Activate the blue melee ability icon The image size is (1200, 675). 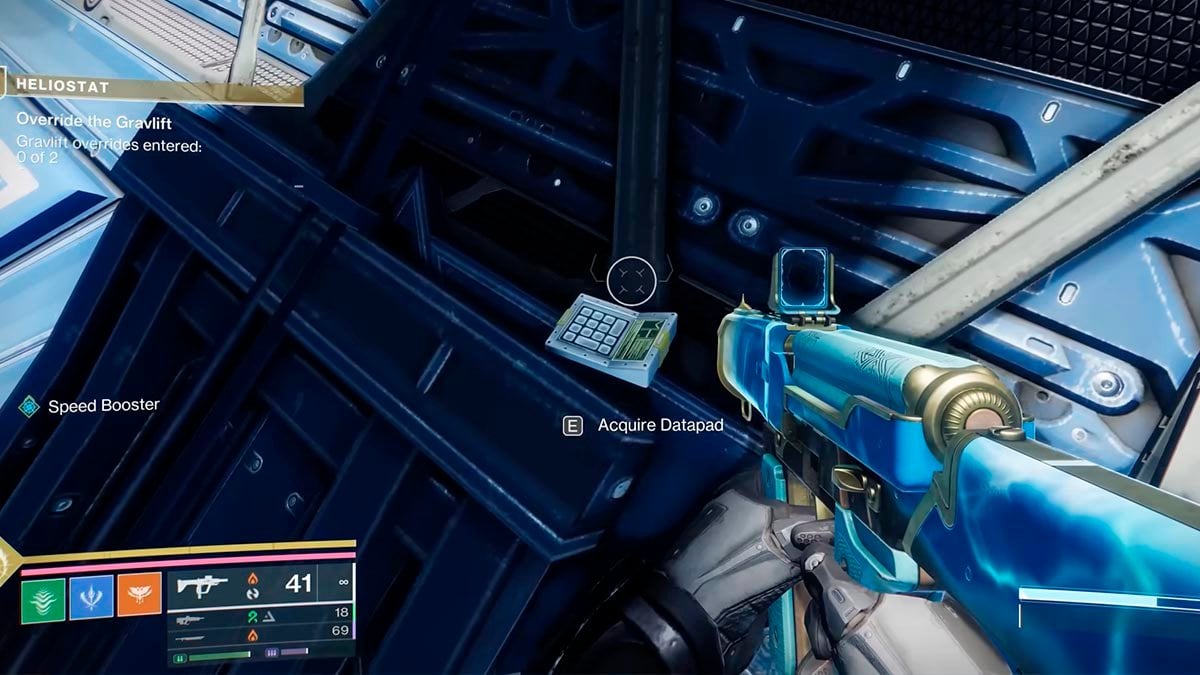[91, 597]
